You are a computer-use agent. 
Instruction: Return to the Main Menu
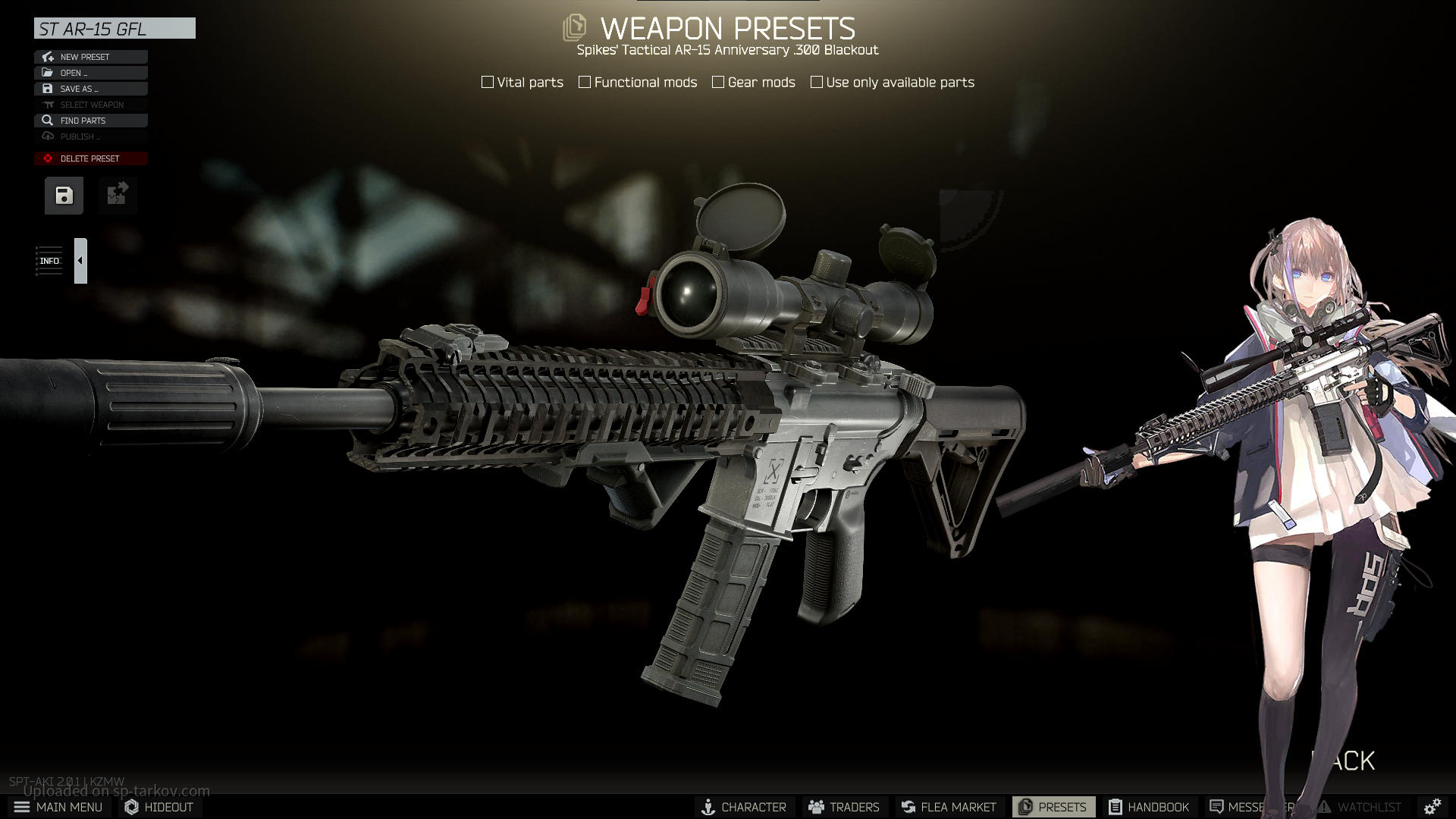(x=58, y=807)
